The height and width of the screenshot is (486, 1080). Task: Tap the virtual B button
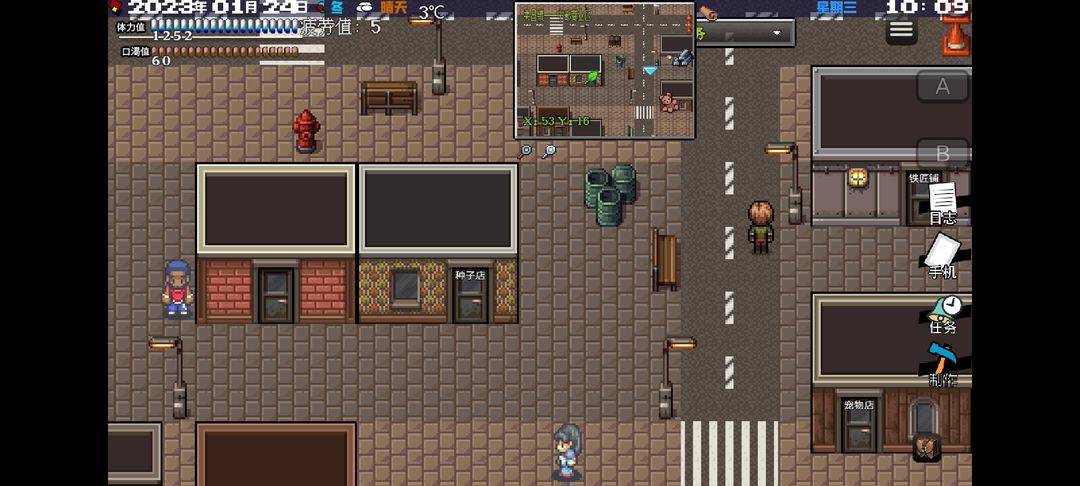click(x=942, y=155)
